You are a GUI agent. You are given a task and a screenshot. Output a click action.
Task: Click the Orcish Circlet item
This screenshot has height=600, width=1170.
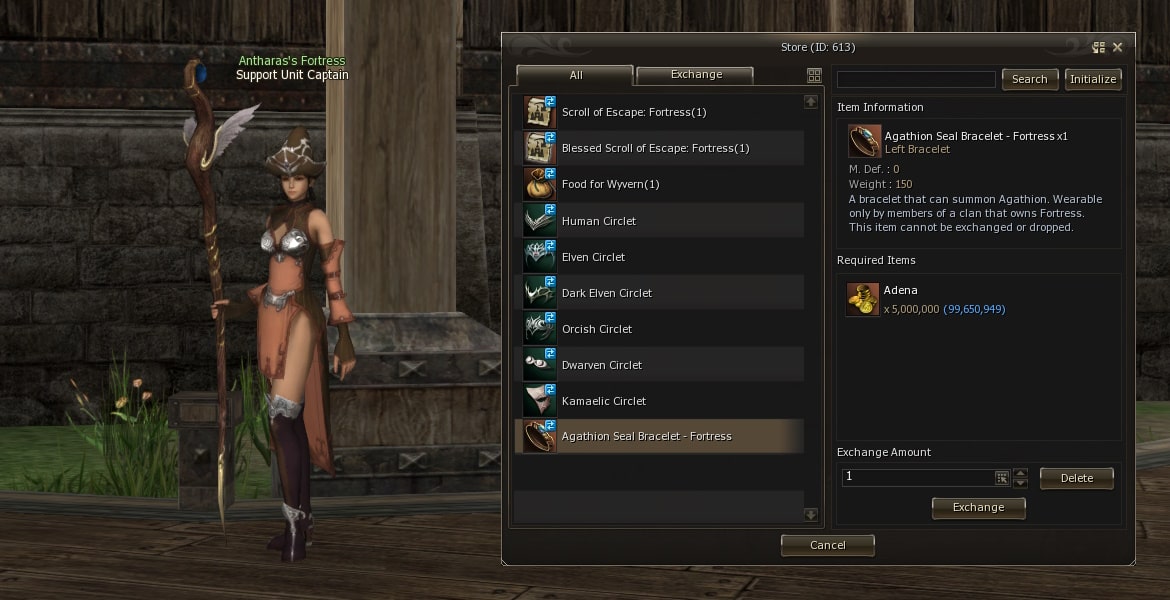pyautogui.click(x=596, y=329)
